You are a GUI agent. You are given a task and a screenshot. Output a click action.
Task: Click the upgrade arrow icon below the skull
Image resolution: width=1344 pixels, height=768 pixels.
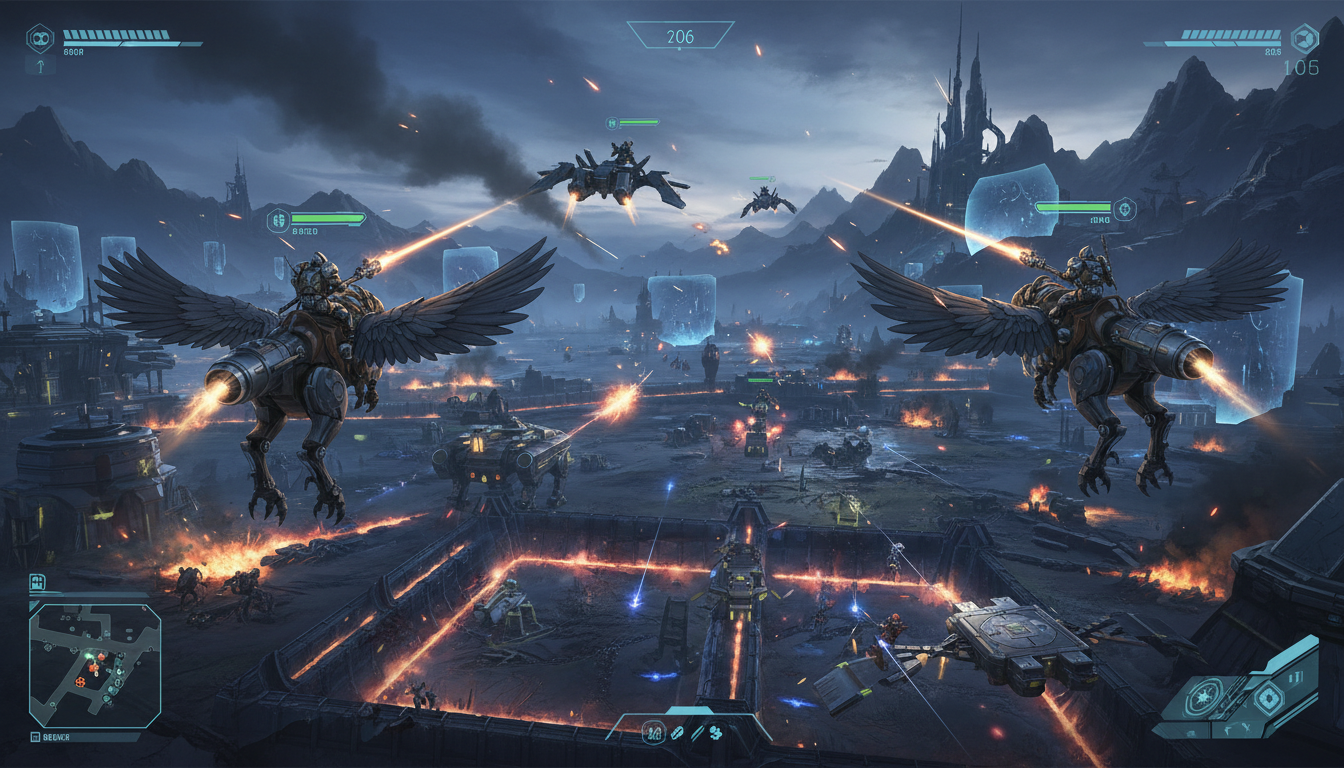[x=40, y=66]
